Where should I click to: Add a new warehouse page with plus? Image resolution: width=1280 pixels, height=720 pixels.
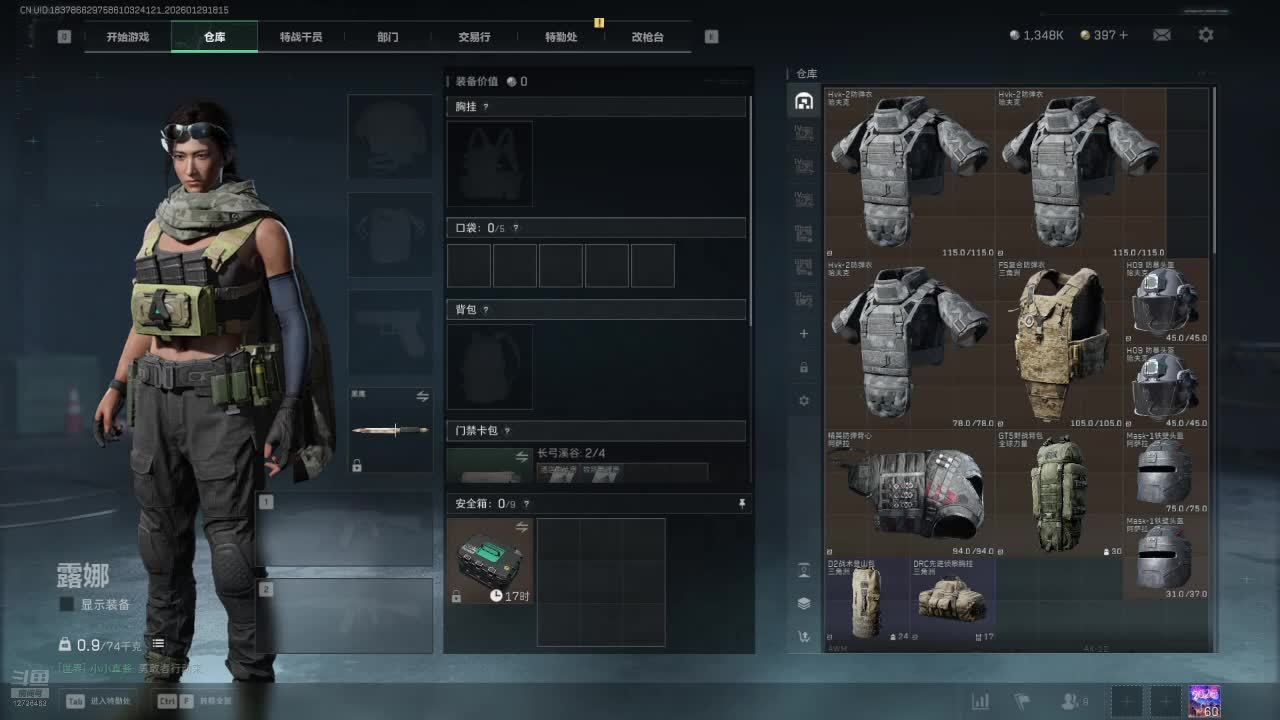[x=803, y=334]
